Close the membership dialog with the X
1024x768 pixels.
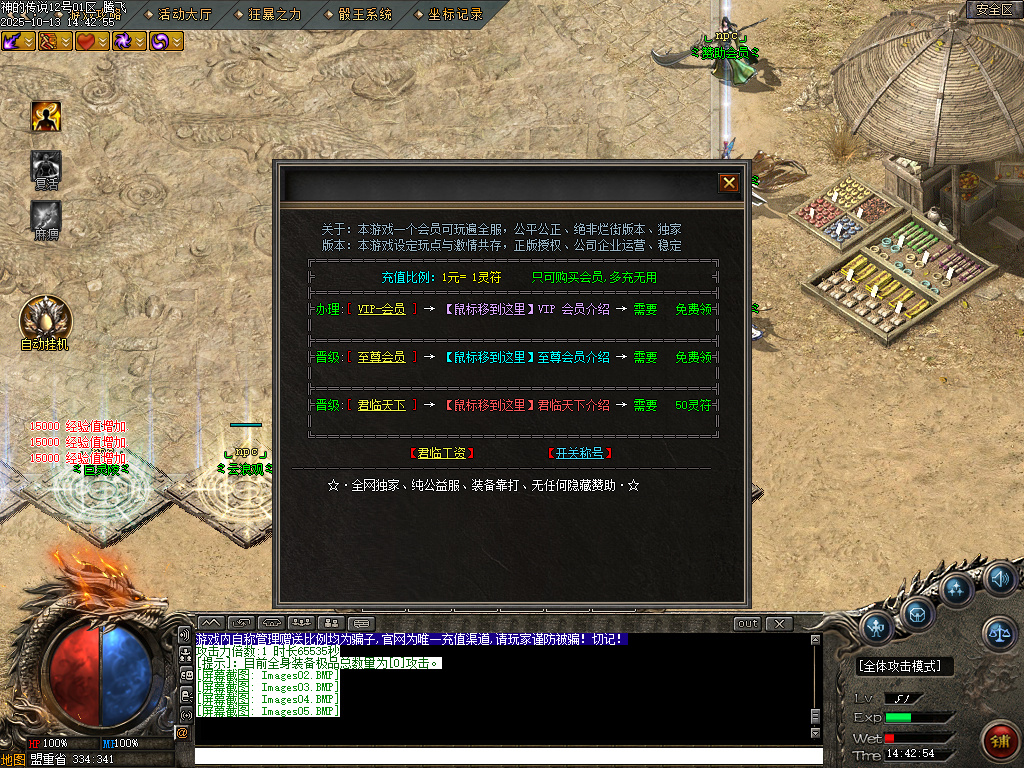[728, 183]
